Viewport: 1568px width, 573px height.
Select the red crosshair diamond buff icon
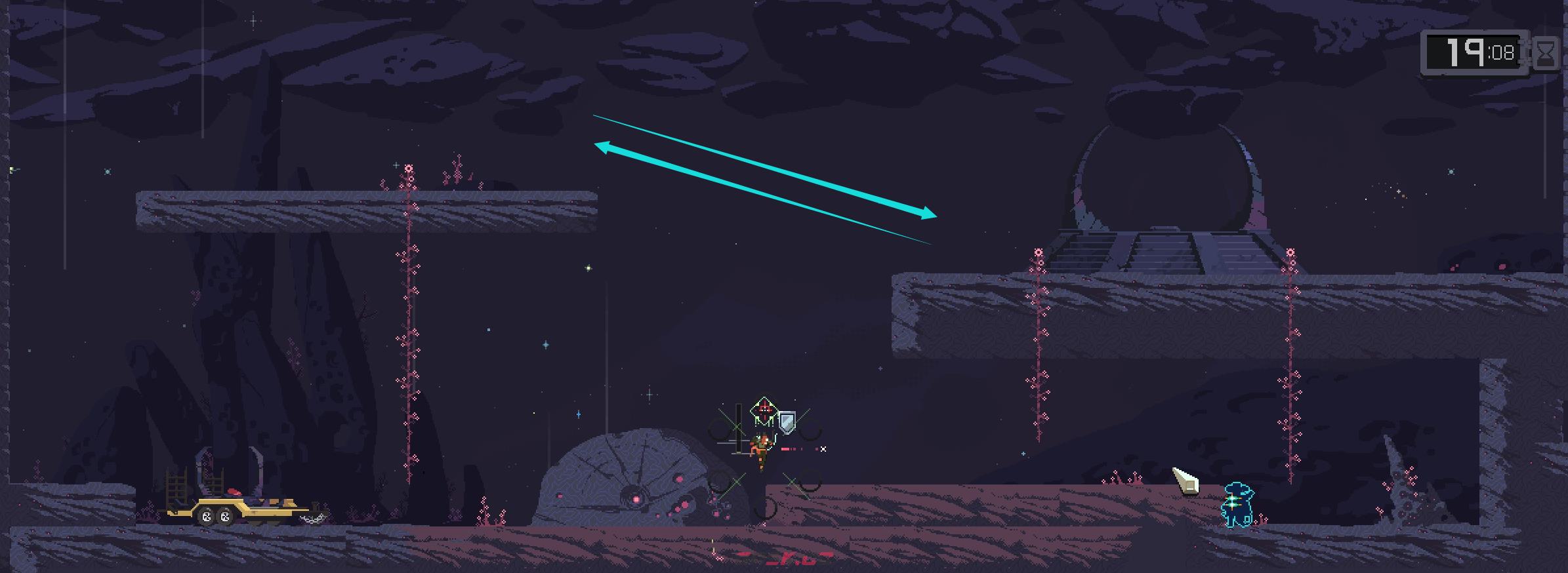764,410
